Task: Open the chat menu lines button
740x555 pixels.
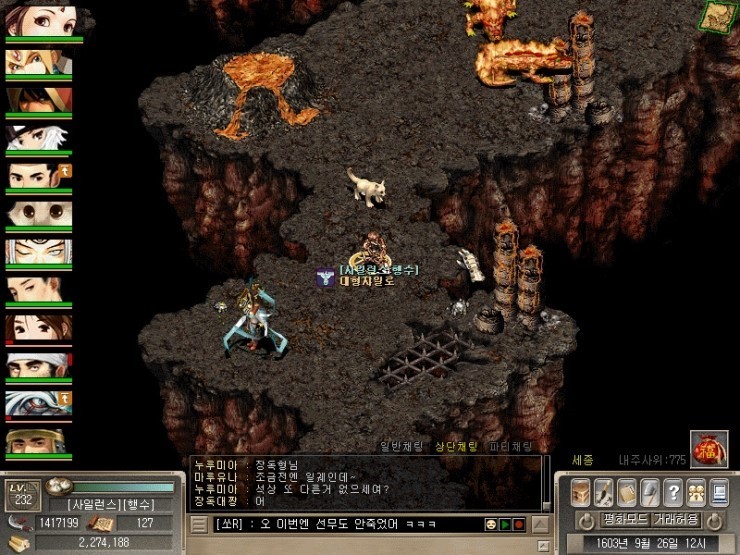Action: coord(199,524)
